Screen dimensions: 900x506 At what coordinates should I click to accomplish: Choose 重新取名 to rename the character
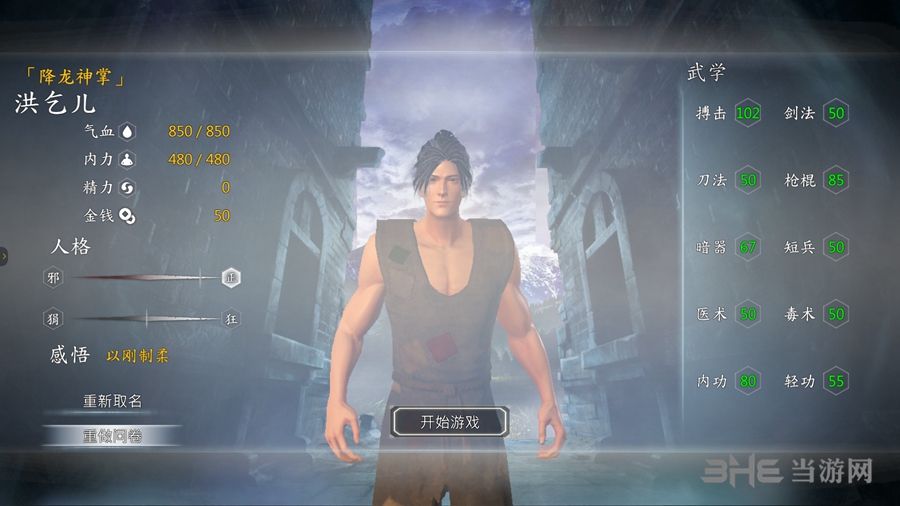[112, 401]
